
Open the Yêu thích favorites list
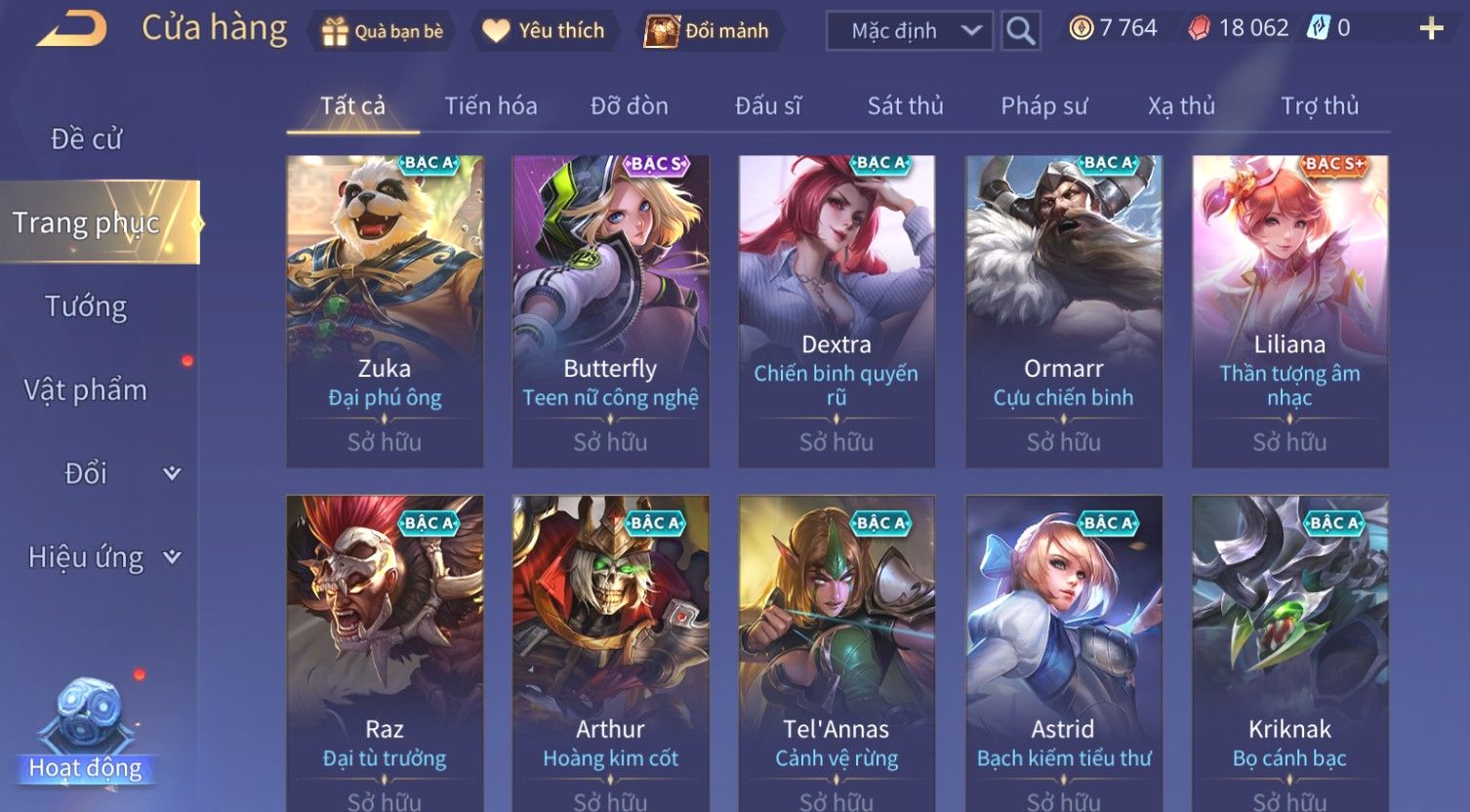pyautogui.click(x=544, y=31)
